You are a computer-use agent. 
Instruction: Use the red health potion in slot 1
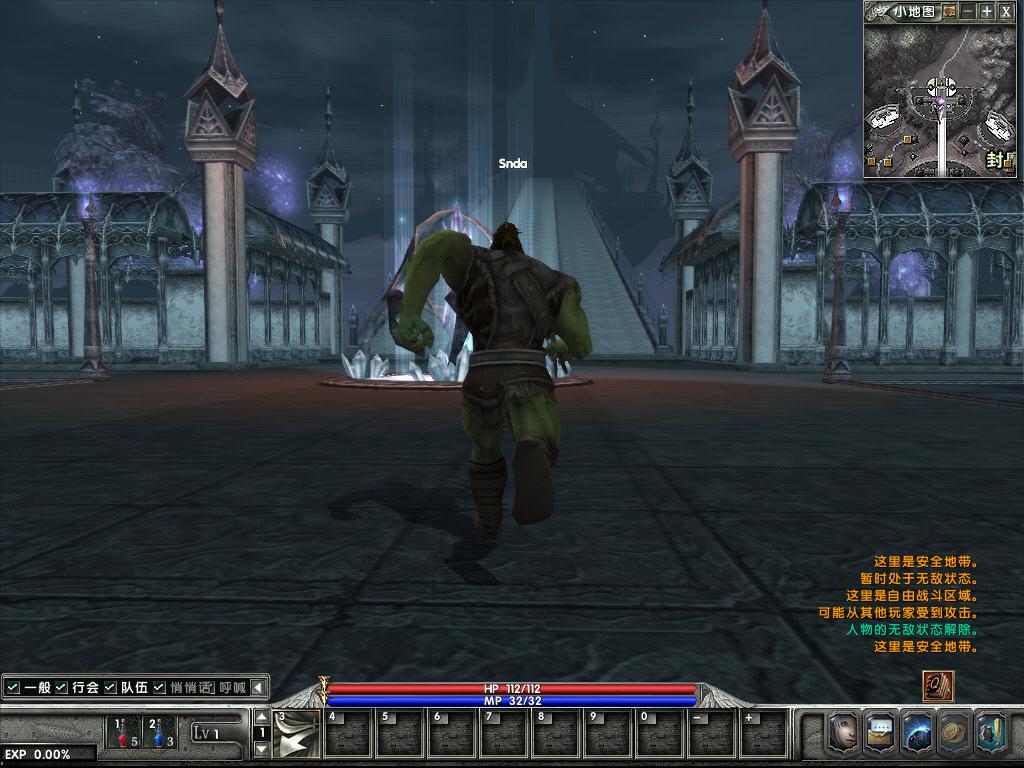tap(124, 733)
